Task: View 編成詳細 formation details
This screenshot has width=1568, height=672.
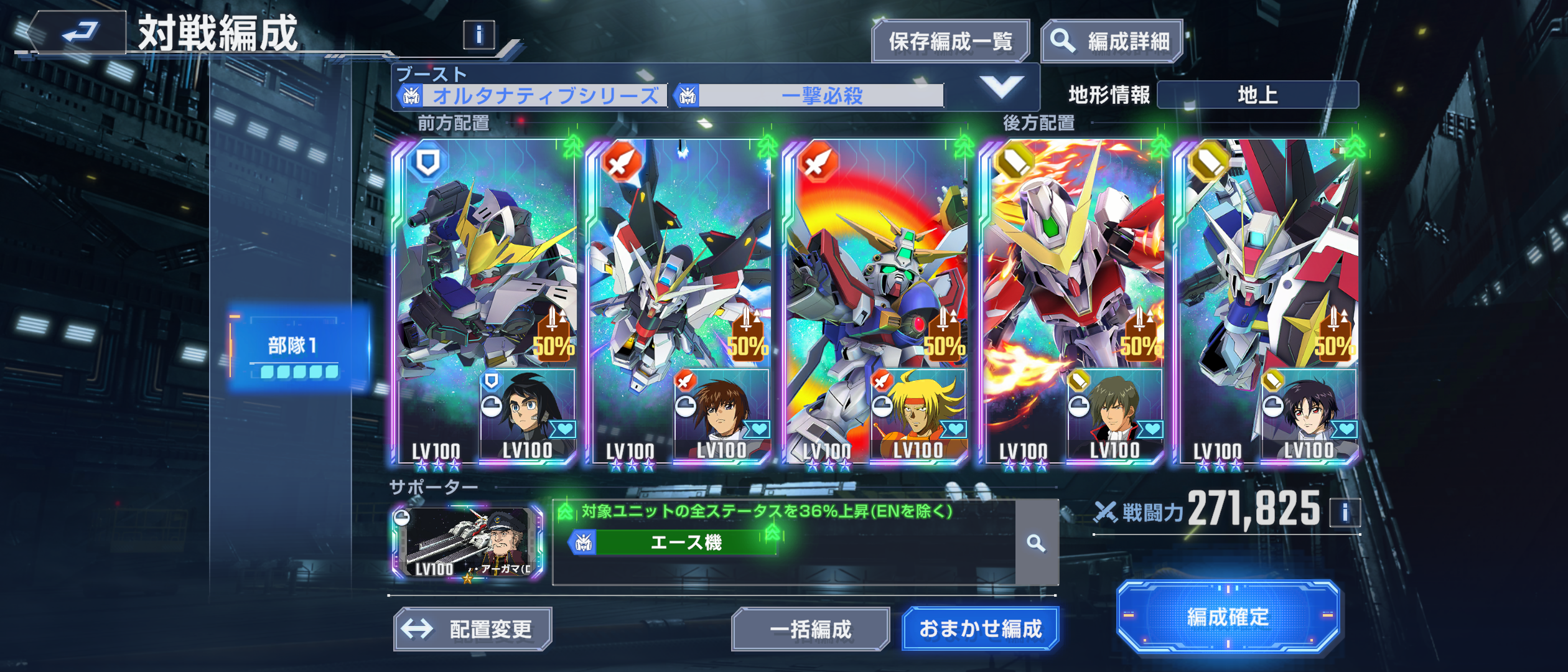Action: click(1111, 42)
